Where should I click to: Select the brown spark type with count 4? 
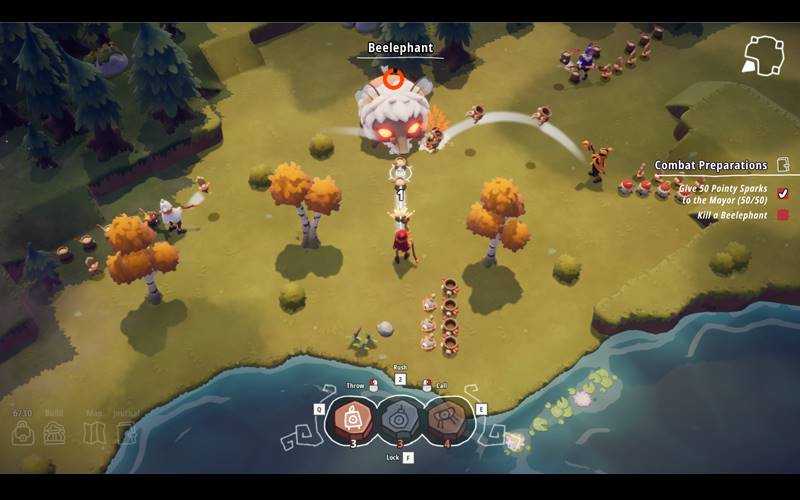[447, 420]
